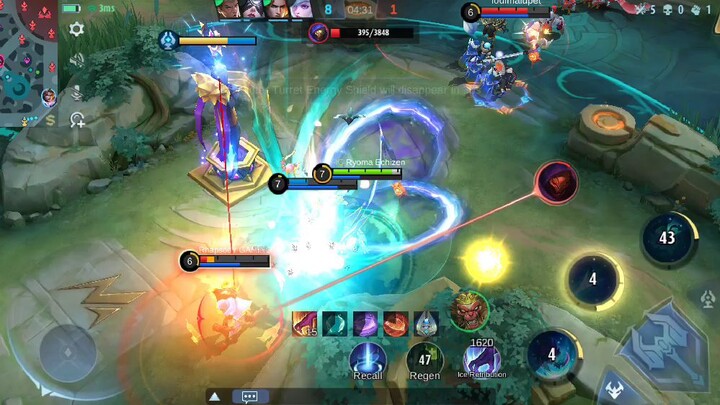
Task: Open the quick chat bubble button
Action: pos(249,396)
